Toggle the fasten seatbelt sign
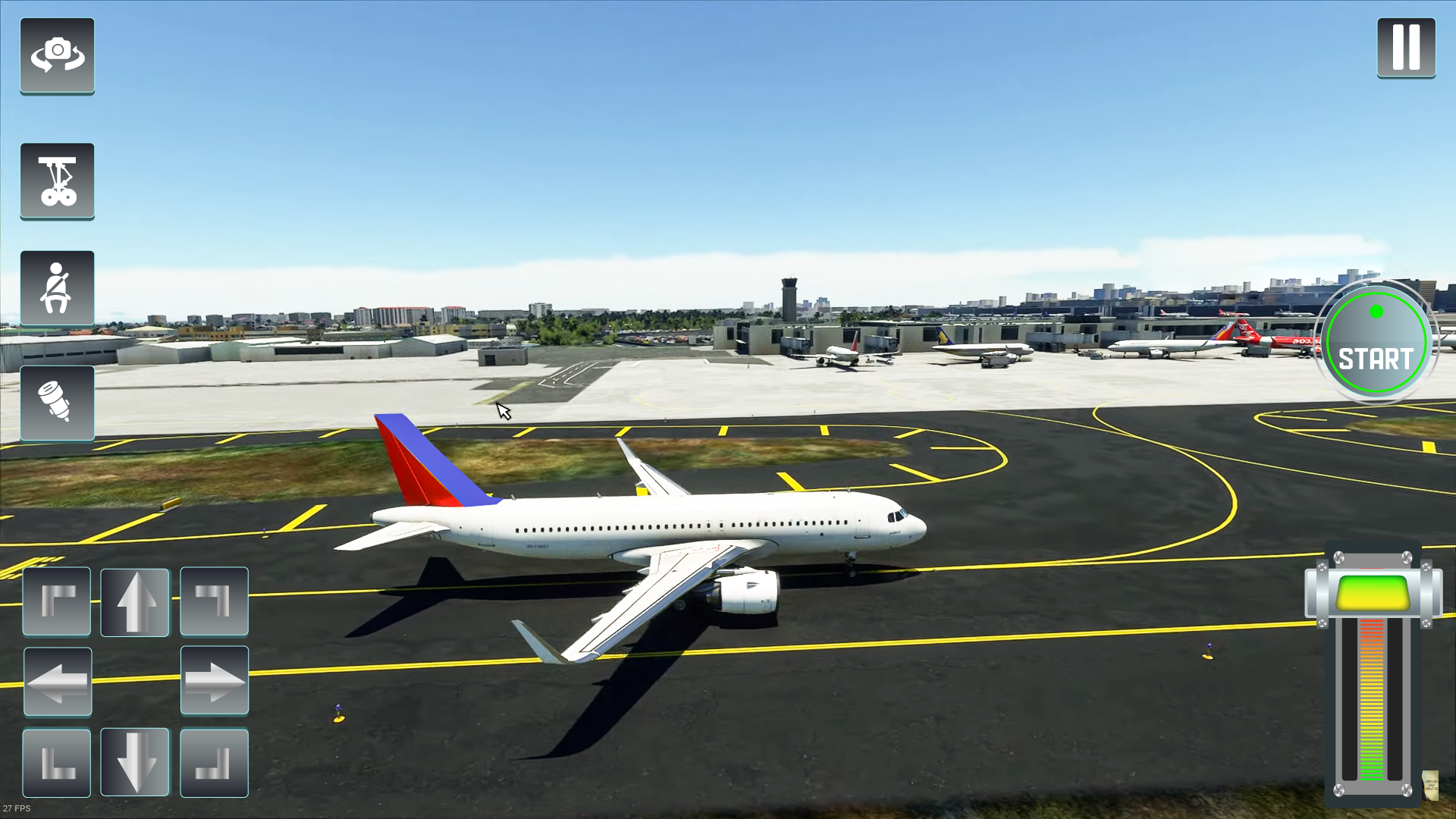The image size is (1456, 819). 57,289
